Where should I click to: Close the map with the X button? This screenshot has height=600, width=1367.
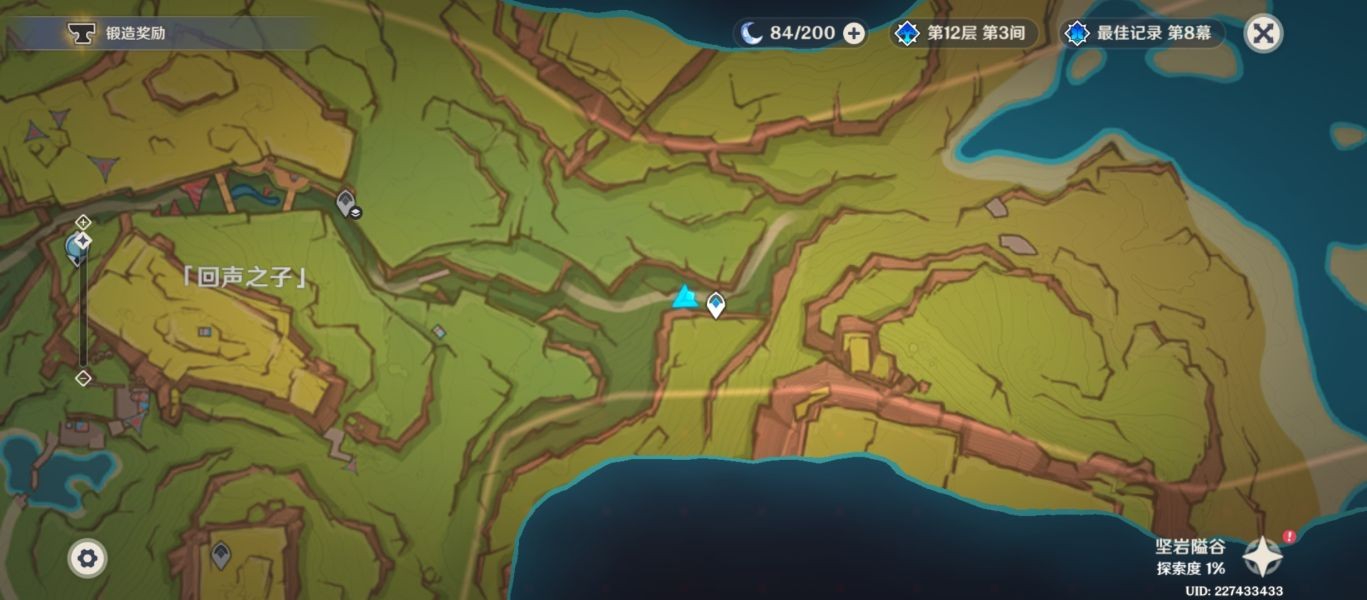1264,33
